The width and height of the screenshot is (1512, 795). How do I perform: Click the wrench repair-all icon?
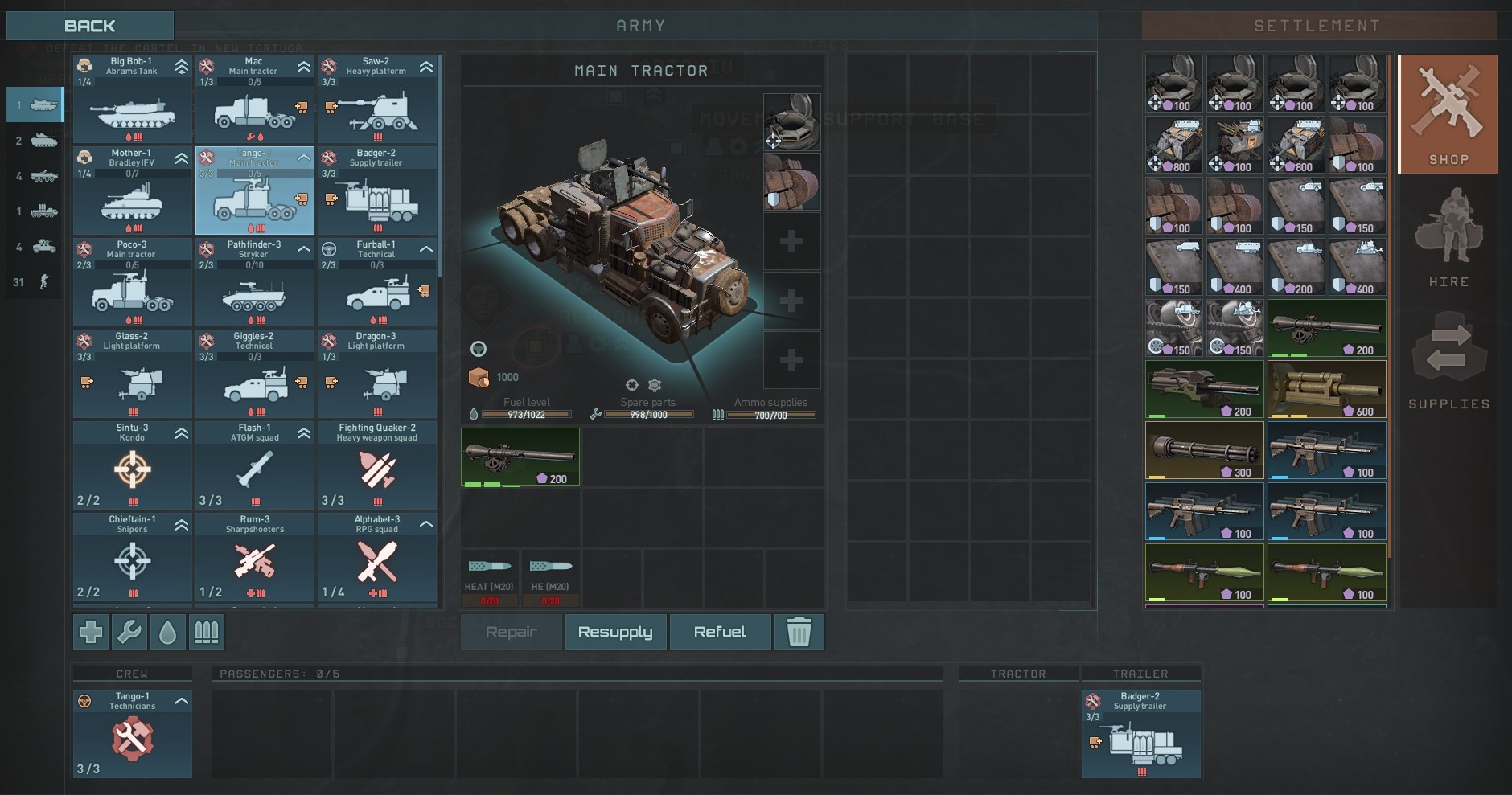coord(129,632)
